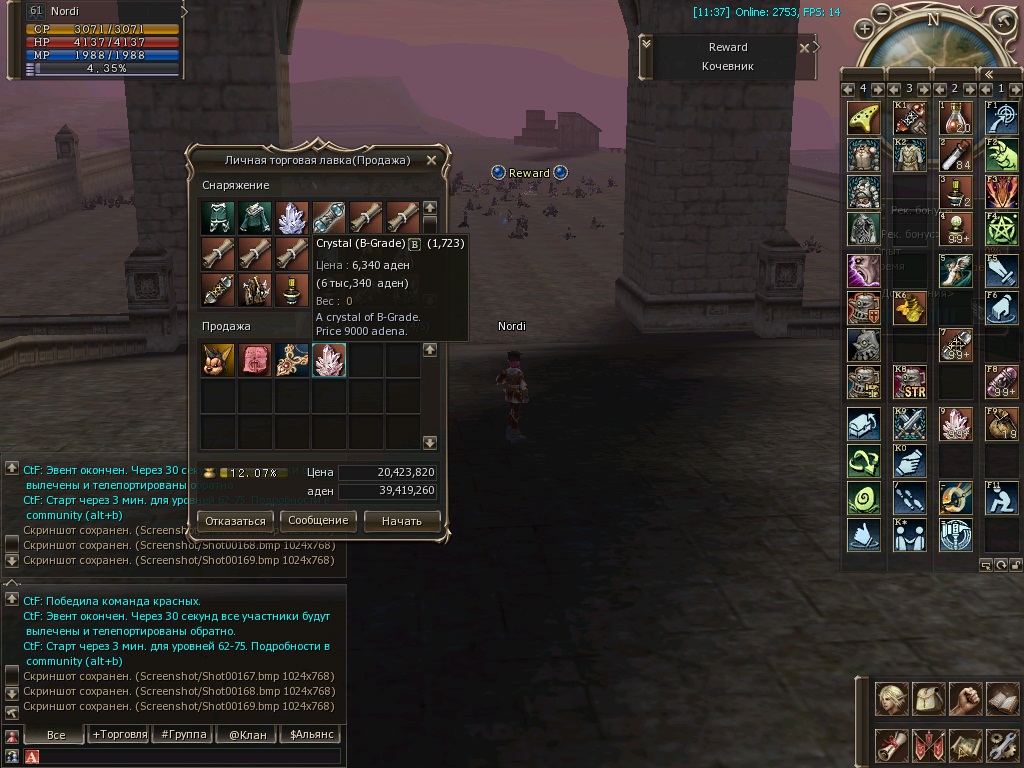Zoom out the minimap with the minus button
Image resolution: width=1024 pixels, height=768 pixels.
pyautogui.click(x=881, y=13)
